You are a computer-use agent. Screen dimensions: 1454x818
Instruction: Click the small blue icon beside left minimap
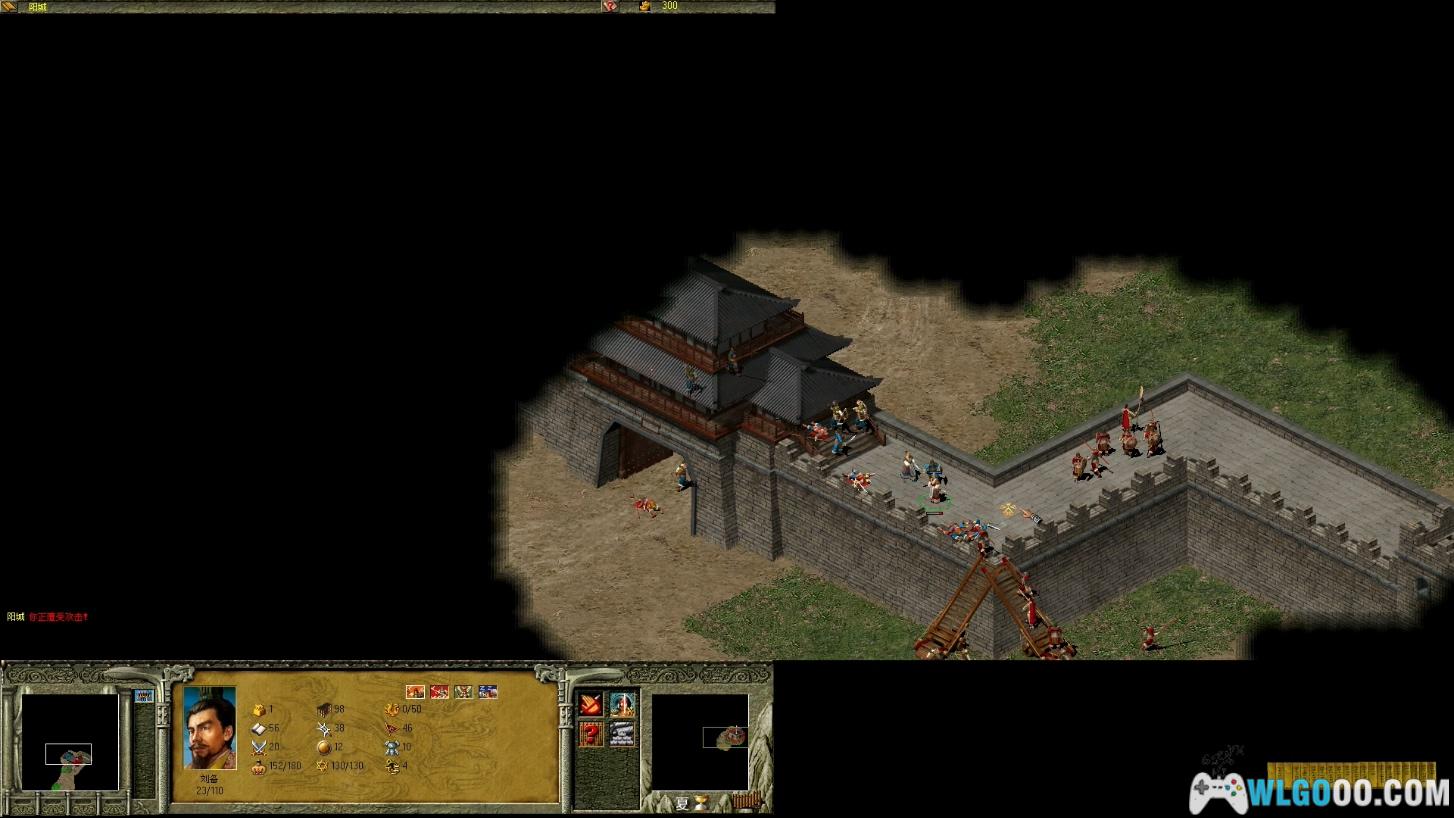point(143,696)
